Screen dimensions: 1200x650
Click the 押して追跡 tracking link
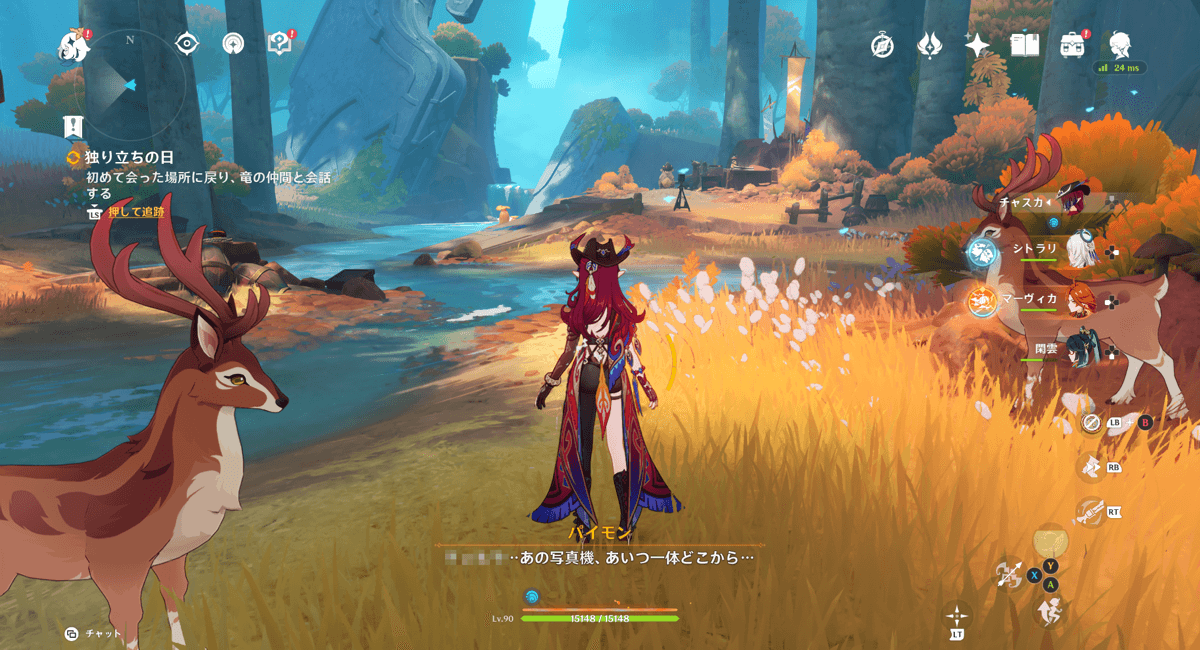tap(137, 212)
